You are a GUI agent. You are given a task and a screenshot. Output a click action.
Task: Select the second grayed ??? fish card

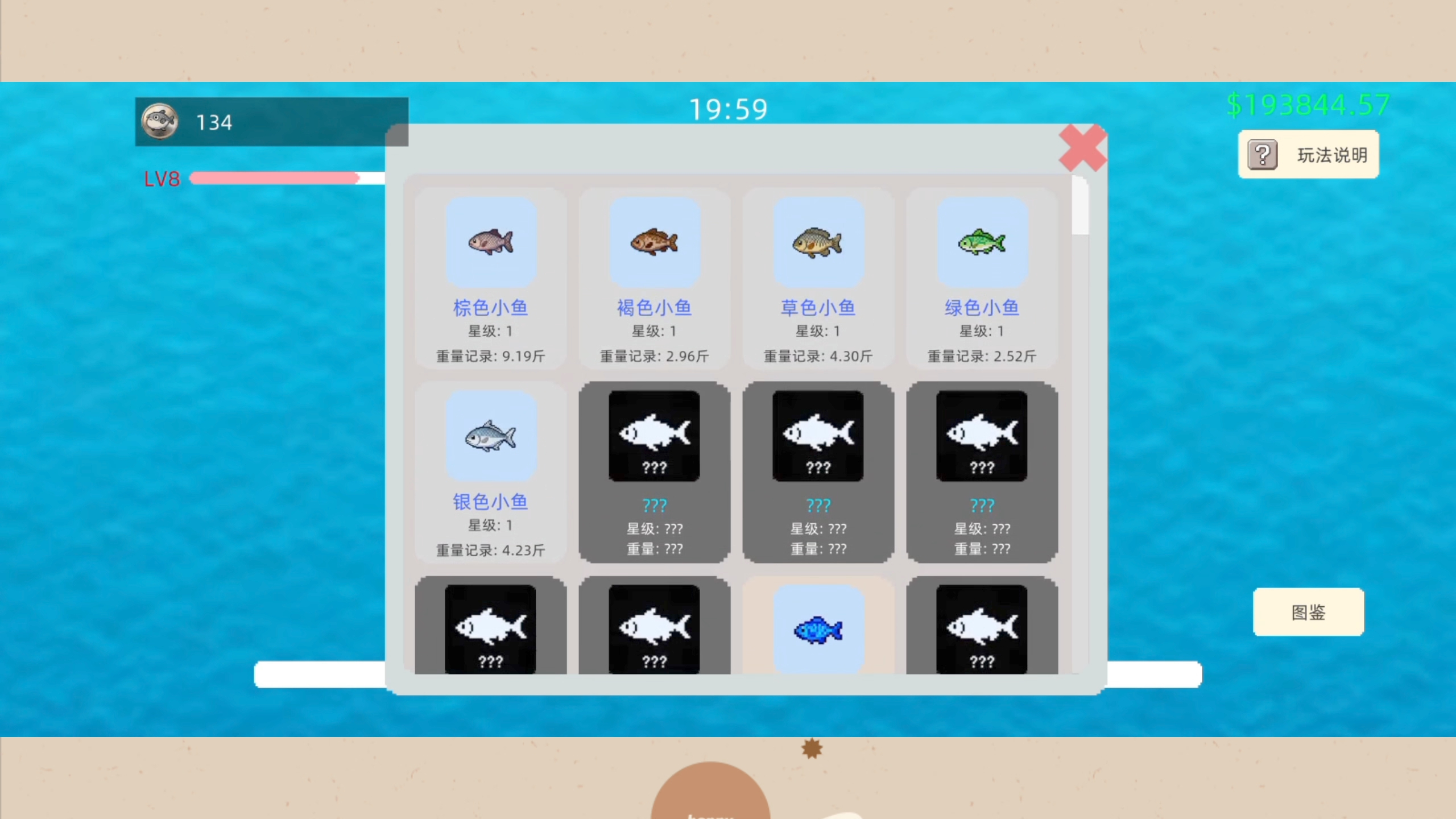(817, 436)
